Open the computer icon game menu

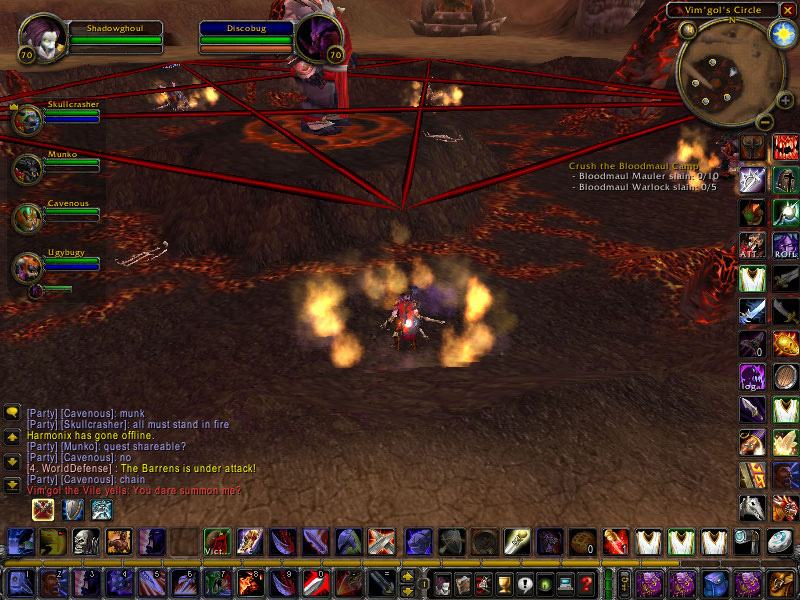point(566,583)
